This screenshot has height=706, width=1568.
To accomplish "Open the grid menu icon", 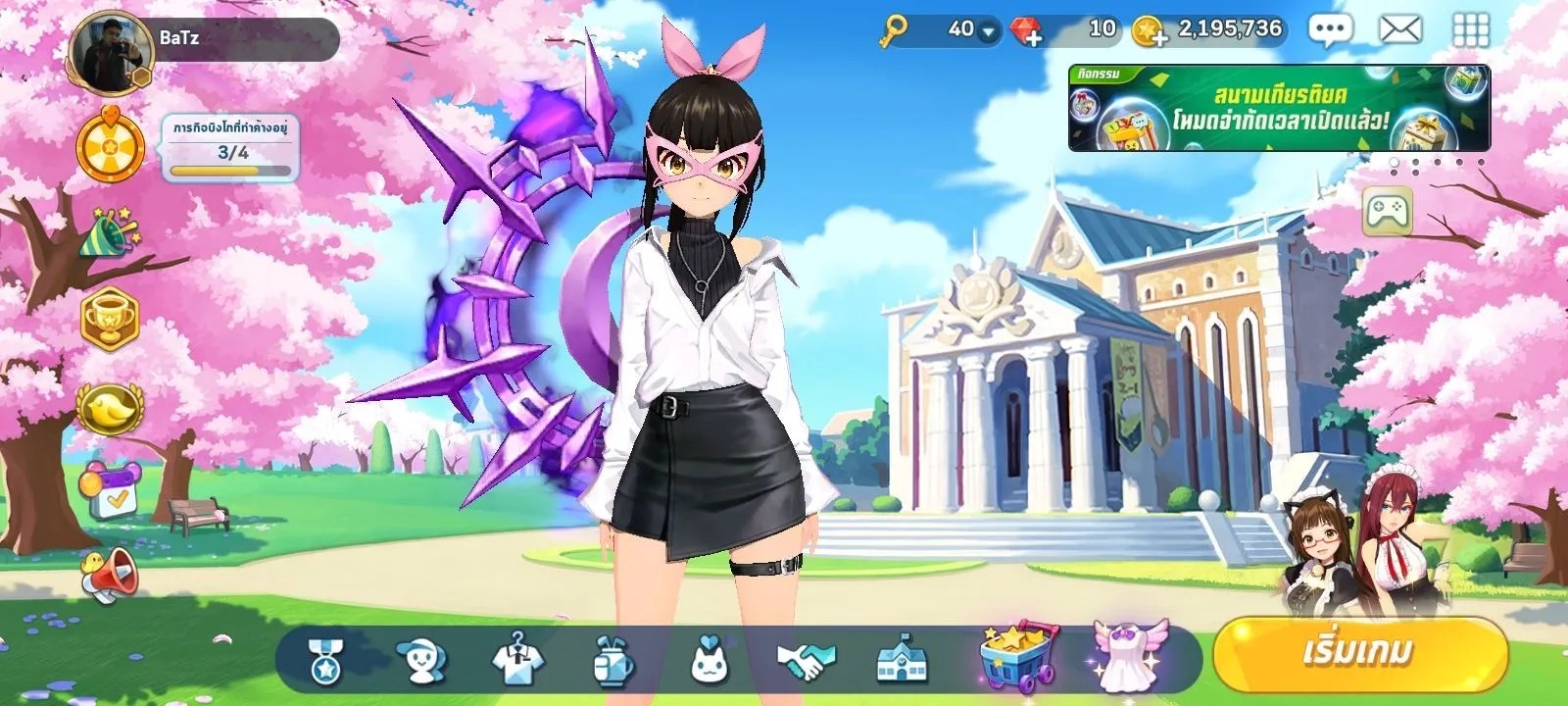I will coord(1470,30).
